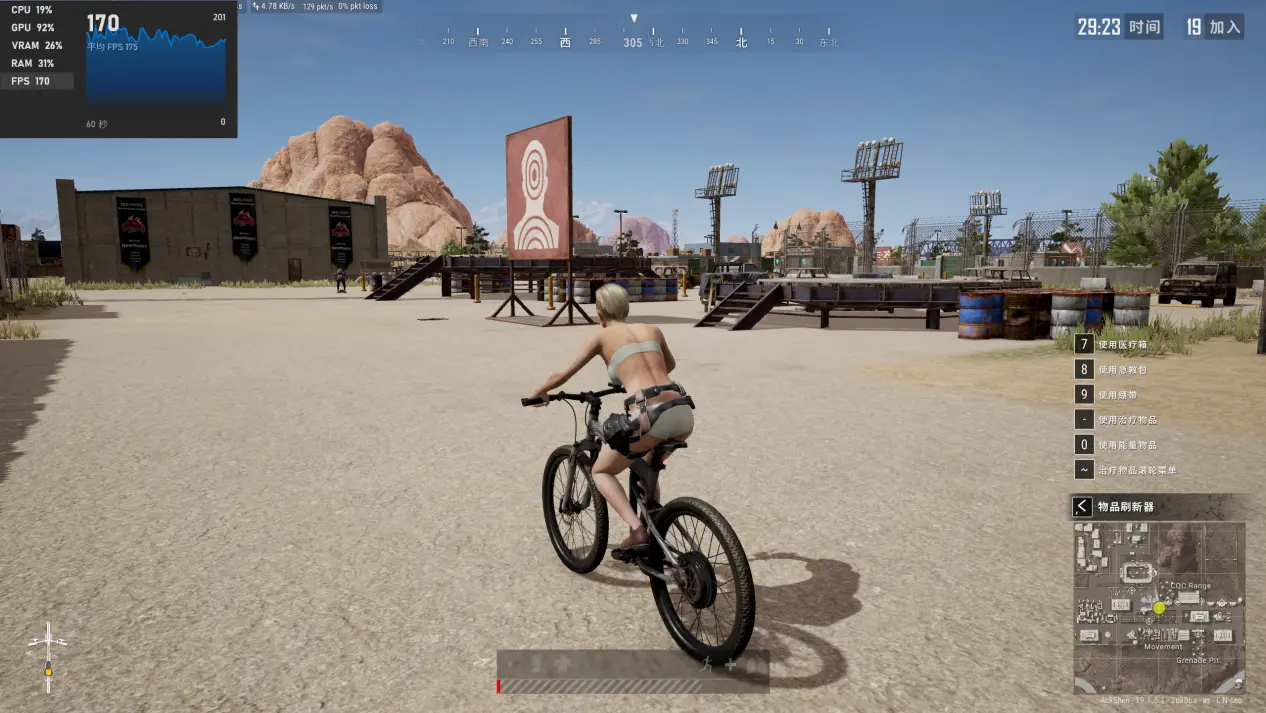
Task: Select the CQC Range label on the minimap
Action: (1191, 586)
